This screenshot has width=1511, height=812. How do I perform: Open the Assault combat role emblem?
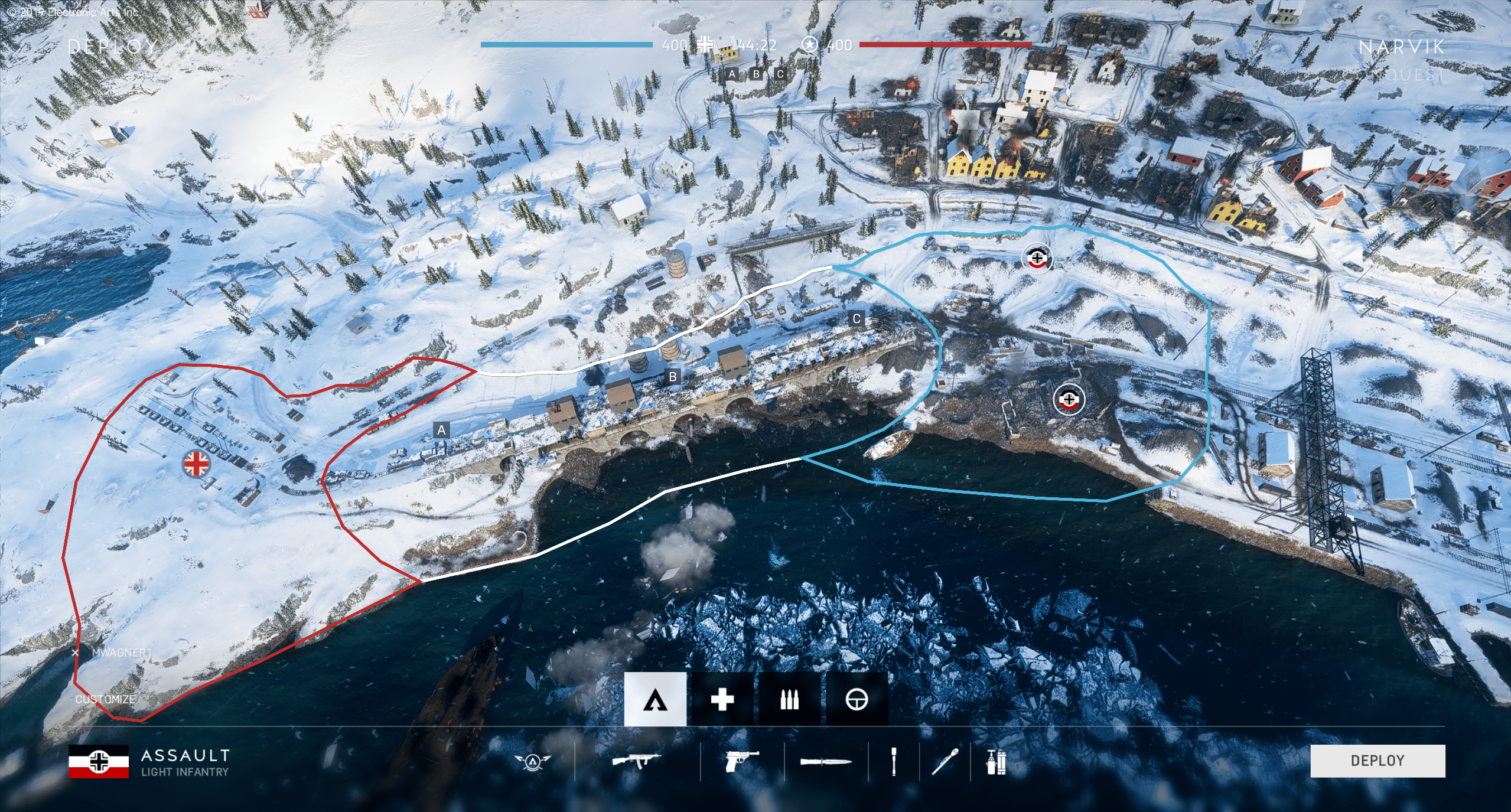click(532, 761)
